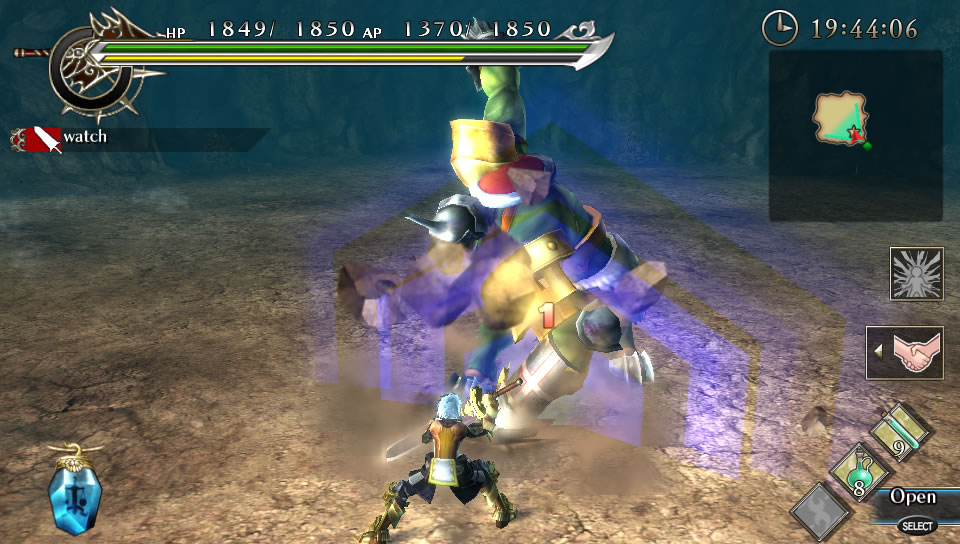Select the handshake gesture icon
This screenshot has width=960, height=544.
905,353
